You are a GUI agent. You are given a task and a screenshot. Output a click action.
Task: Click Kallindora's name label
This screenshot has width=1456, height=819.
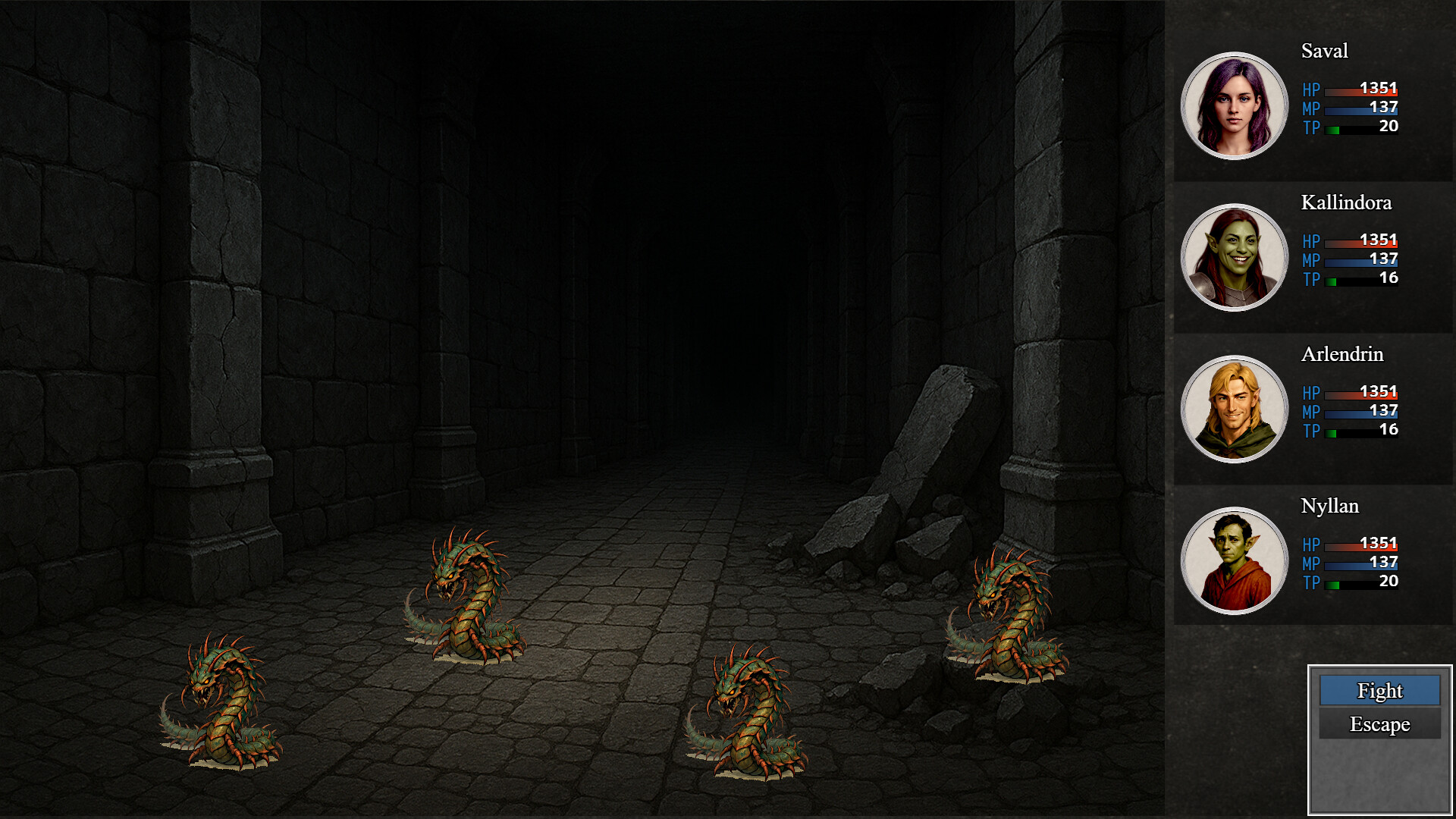(x=1346, y=202)
